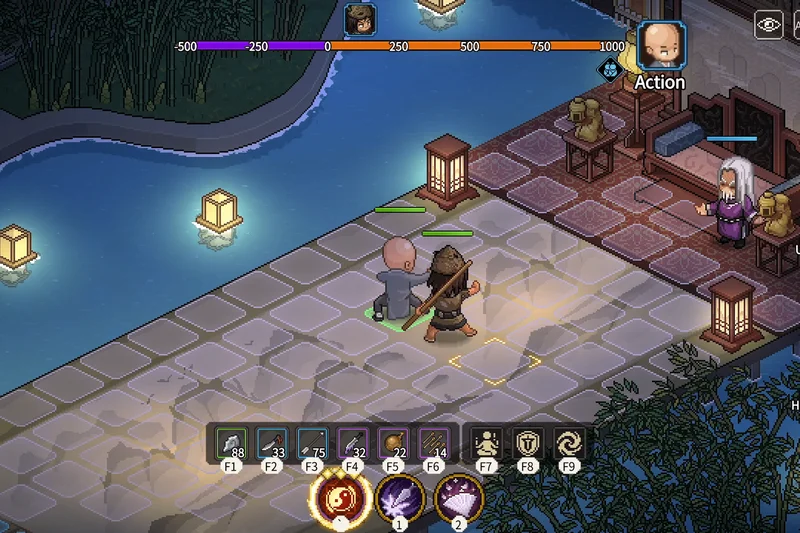Select the bearded character portrait on turn bar

pos(359,18)
